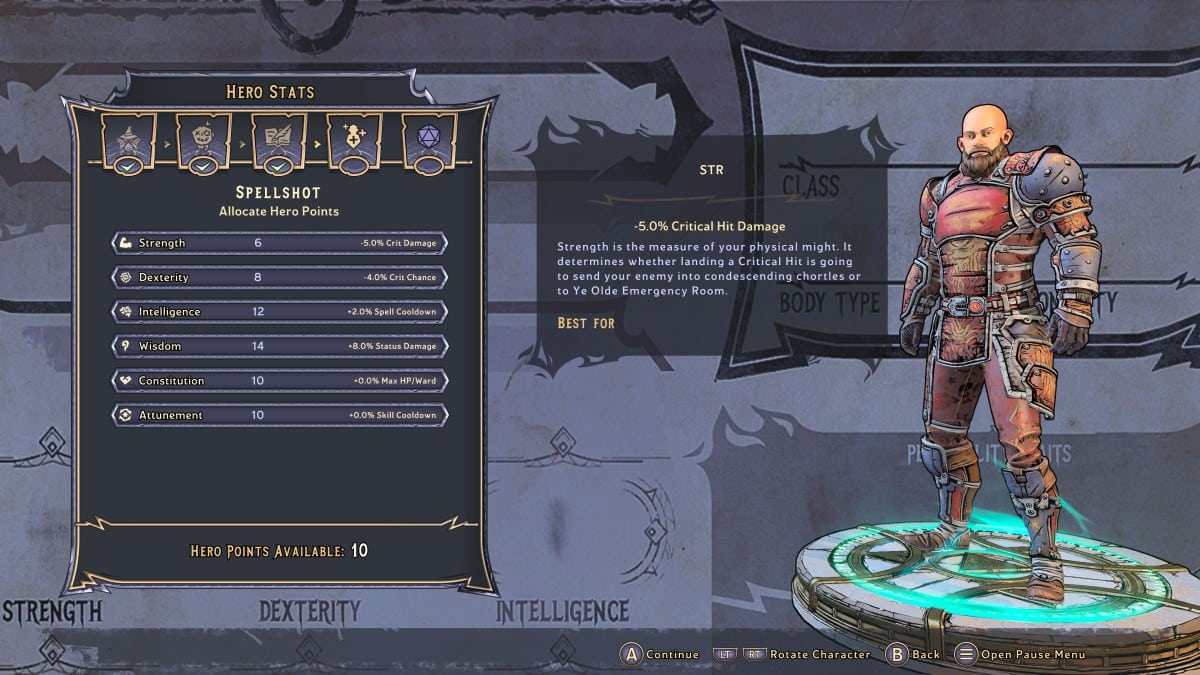Screen dimensions: 1200x675
Task: Select the Constitution stat row
Action: click(279, 381)
